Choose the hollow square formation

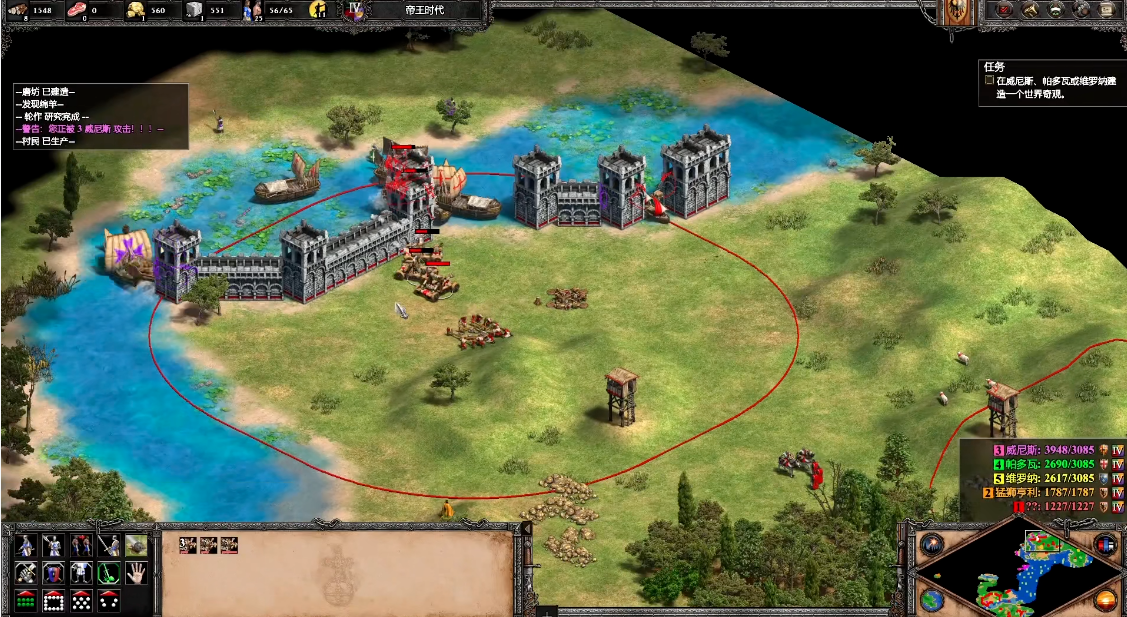54,600
